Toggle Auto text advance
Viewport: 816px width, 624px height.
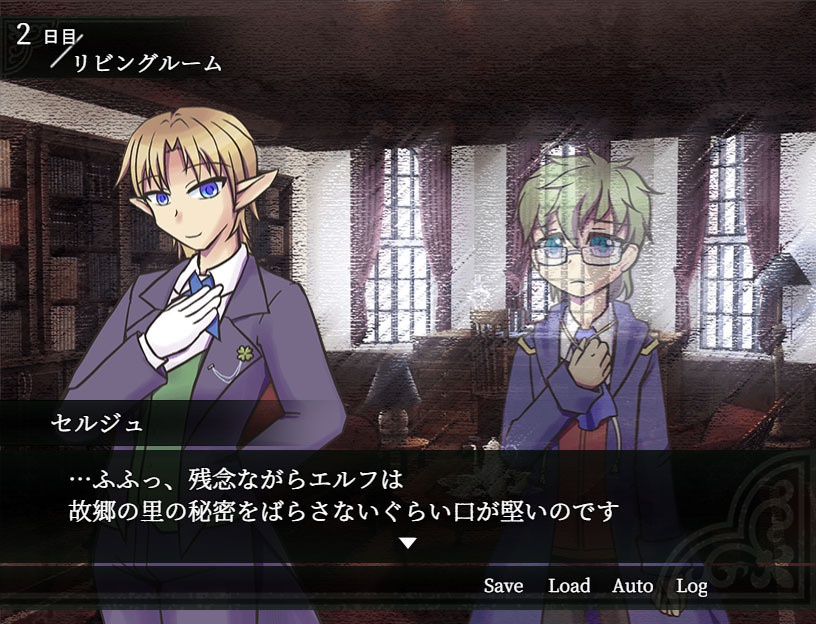(x=632, y=586)
